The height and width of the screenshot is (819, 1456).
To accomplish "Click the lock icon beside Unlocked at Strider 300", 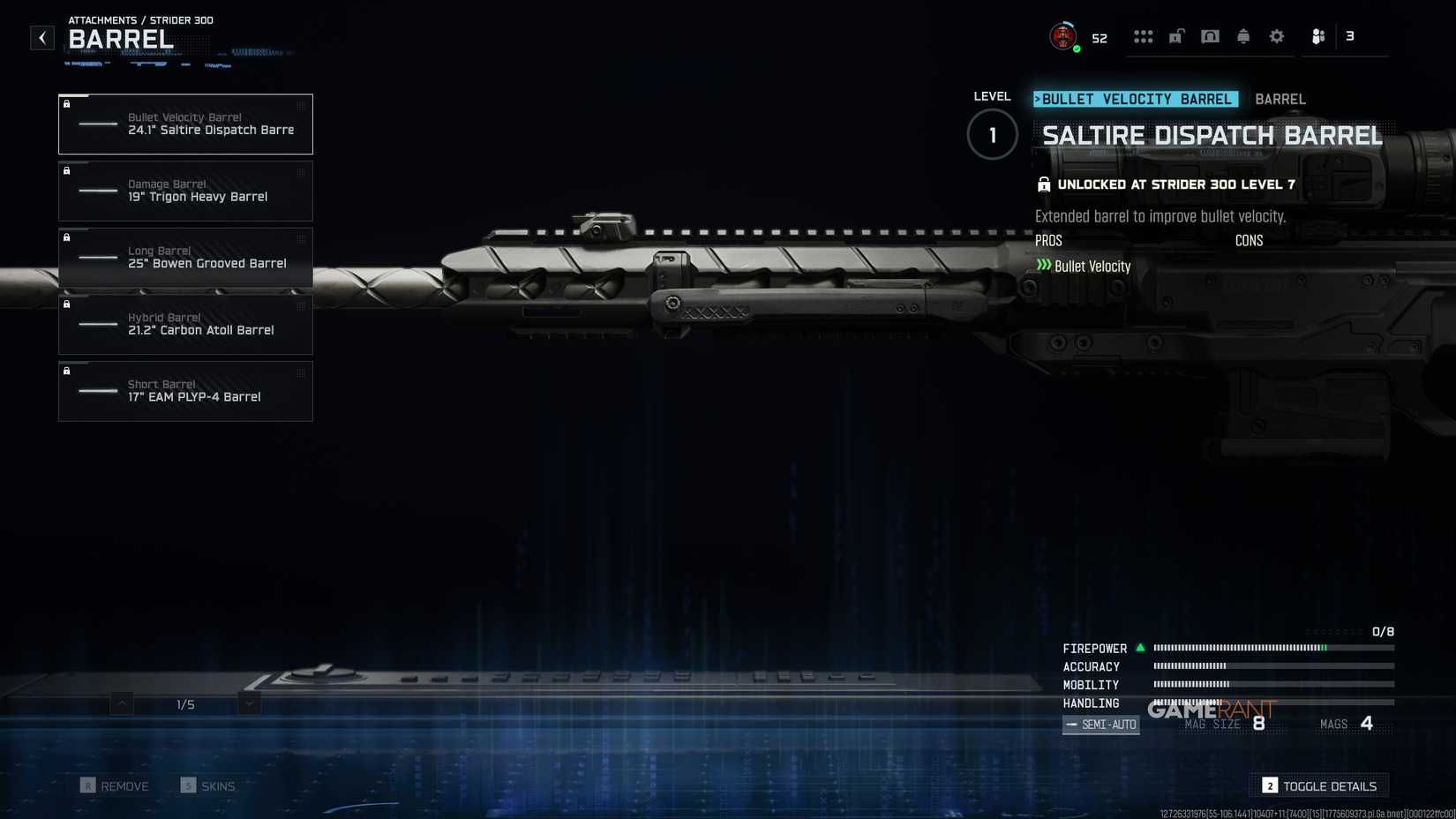I will 1043,184.
